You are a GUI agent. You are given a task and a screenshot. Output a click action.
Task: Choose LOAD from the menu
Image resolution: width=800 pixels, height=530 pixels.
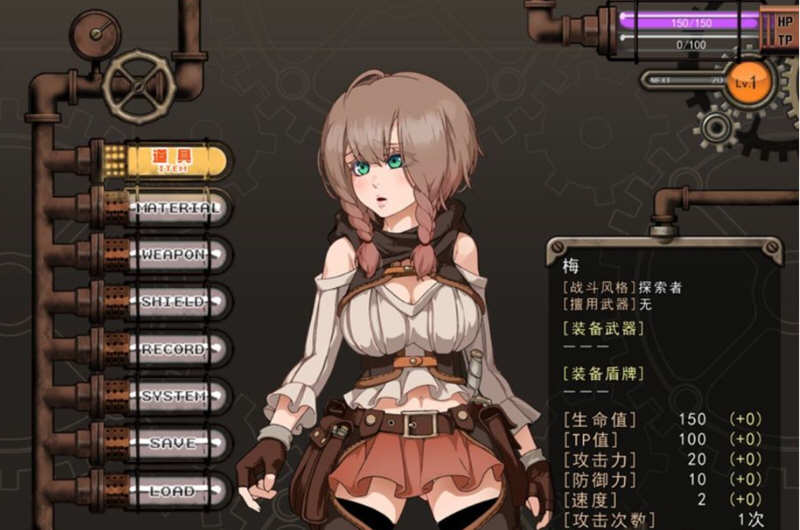point(173,491)
